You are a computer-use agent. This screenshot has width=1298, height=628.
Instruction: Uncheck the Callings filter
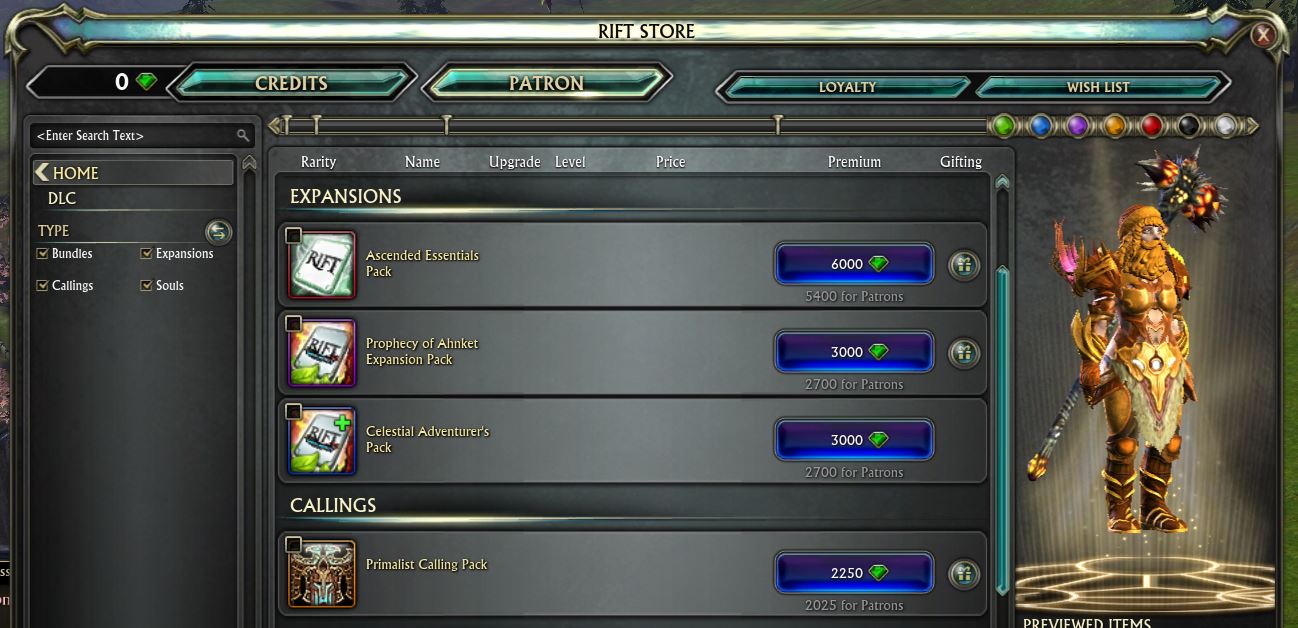tap(42, 286)
